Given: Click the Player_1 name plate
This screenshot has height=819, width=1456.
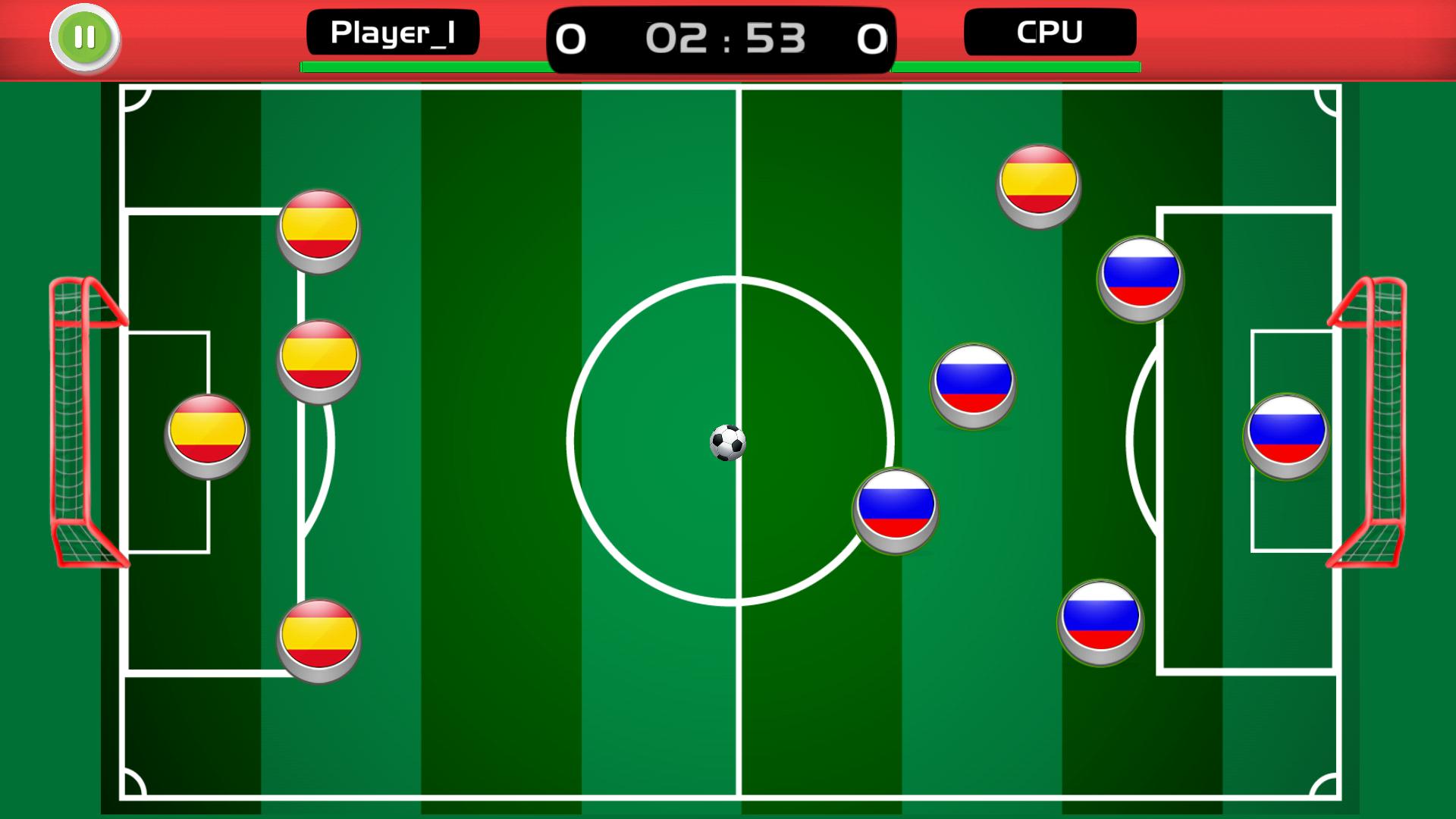Looking at the screenshot, I should 392,31.
